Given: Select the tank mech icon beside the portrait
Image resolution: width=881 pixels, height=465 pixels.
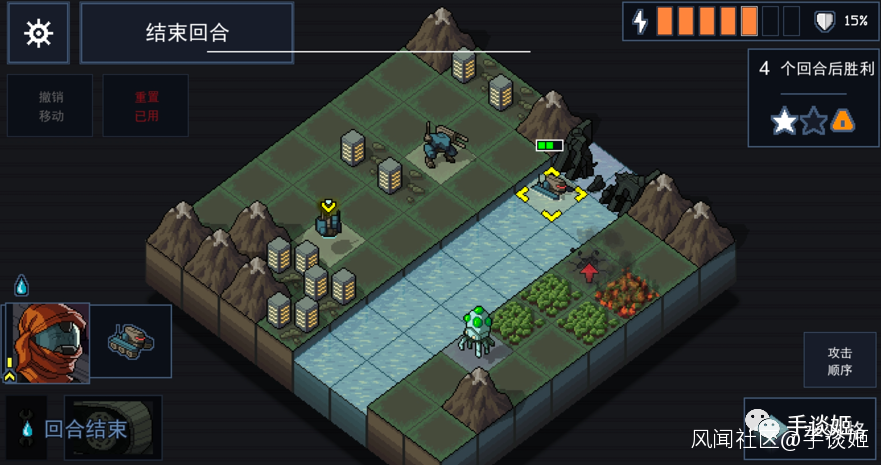Looking at the screenshot, I should click(131, 341).
